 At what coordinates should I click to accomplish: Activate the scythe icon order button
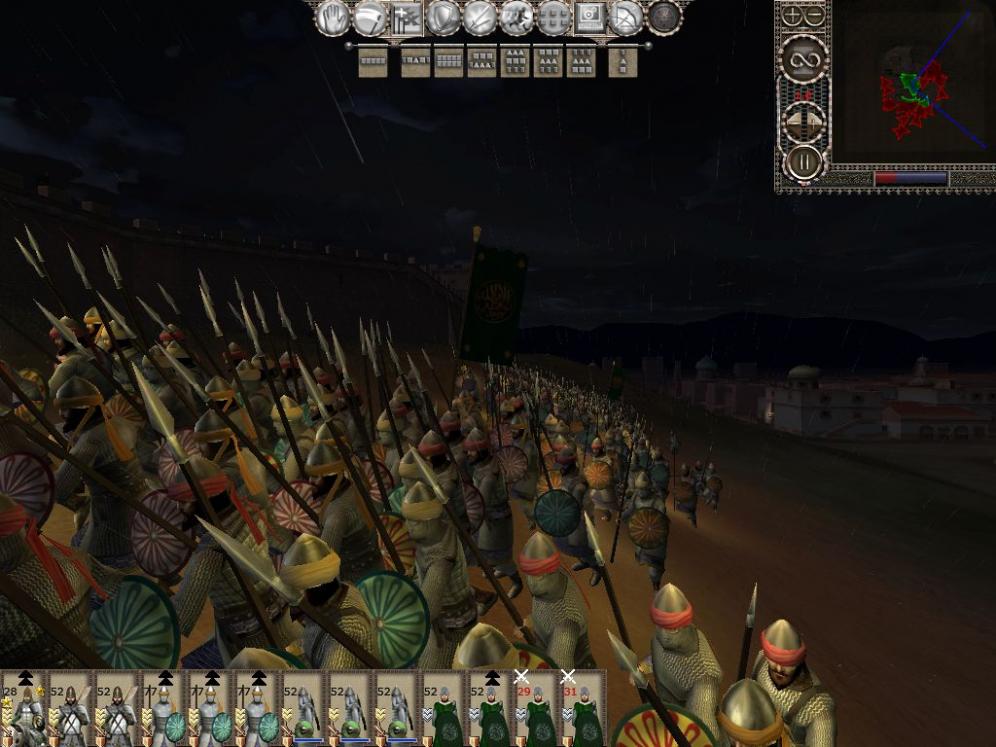tap(370, 17)
